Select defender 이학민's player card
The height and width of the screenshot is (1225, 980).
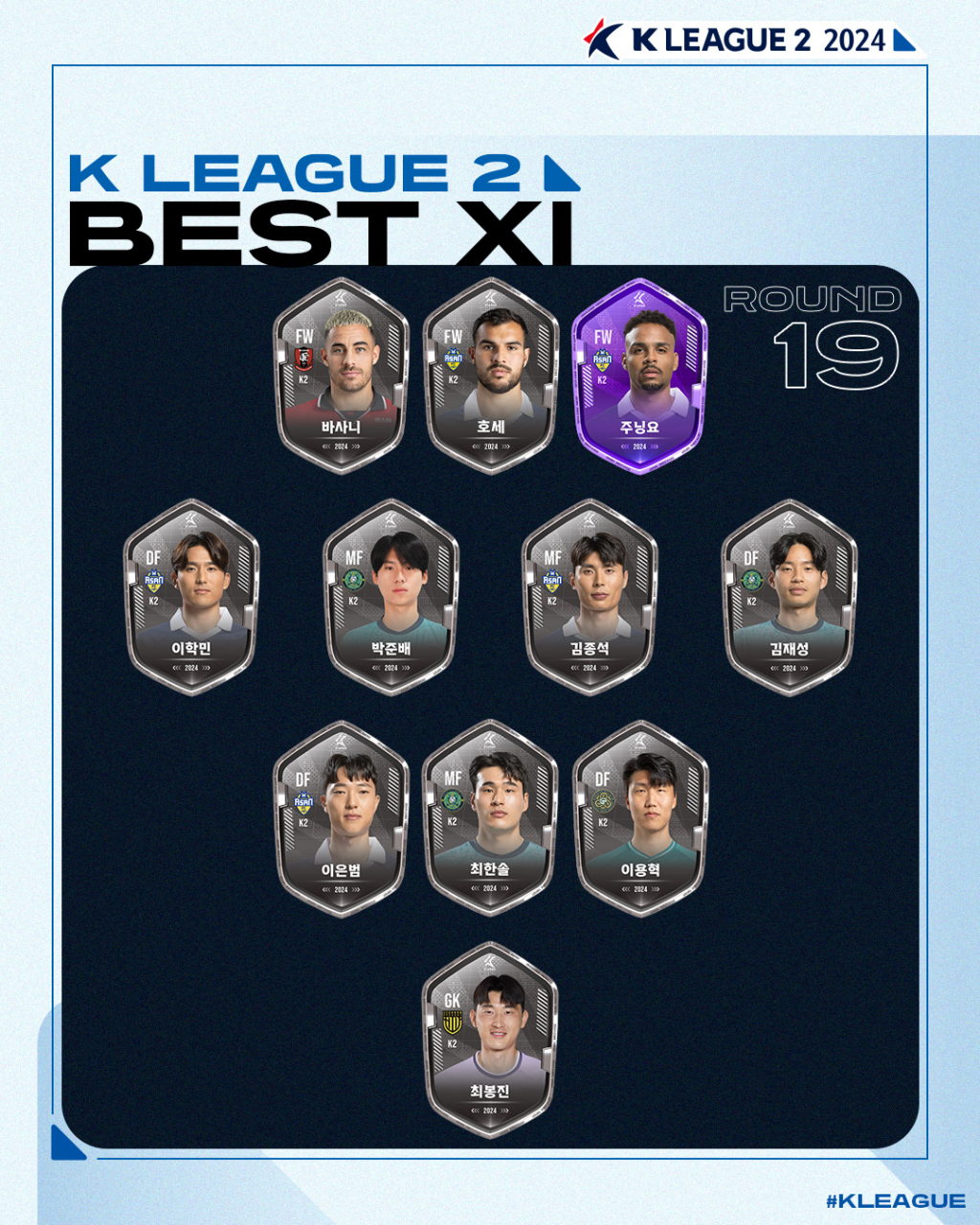pos(191,597)
